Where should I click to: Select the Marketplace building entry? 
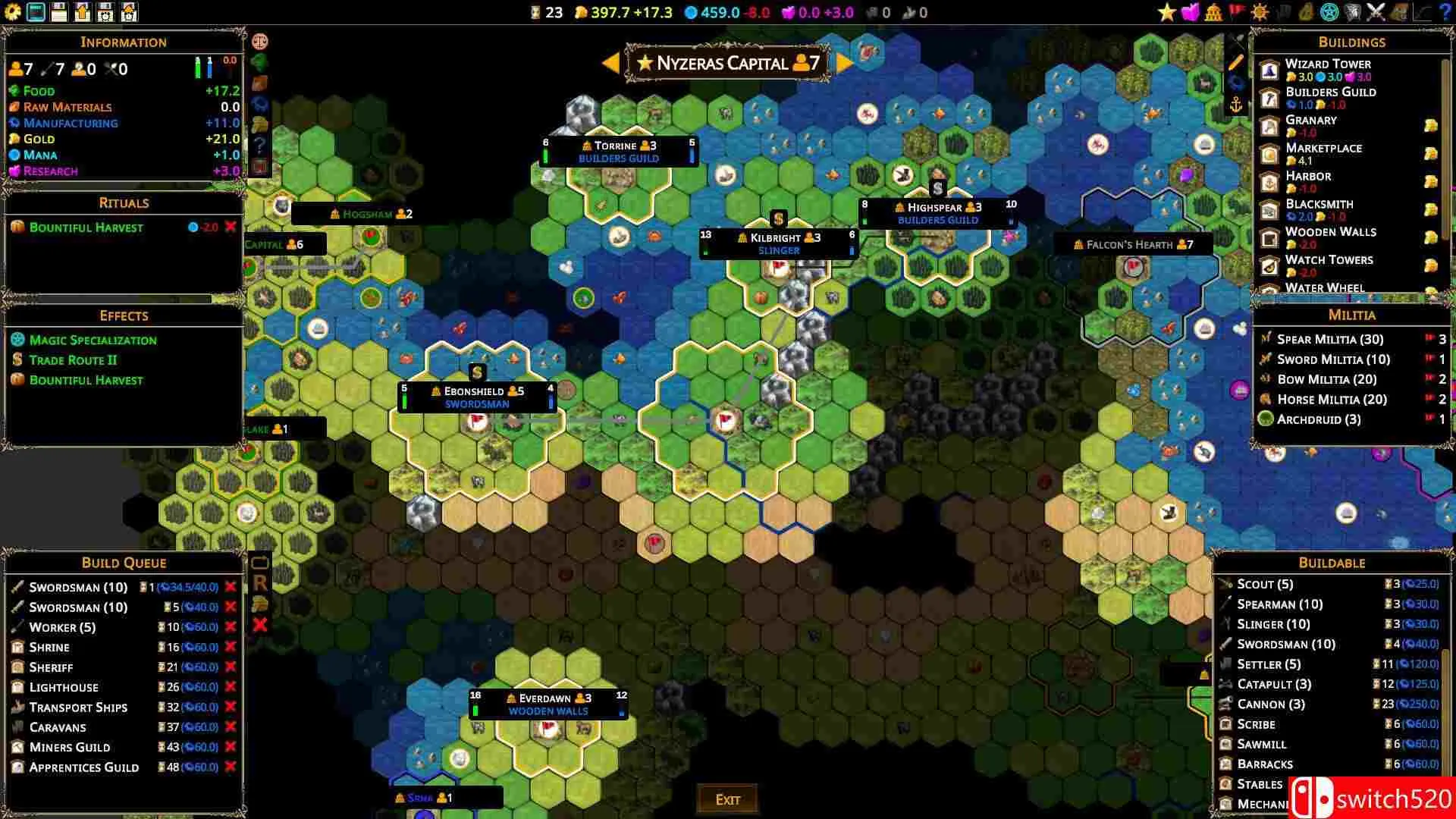point(1323,149)
